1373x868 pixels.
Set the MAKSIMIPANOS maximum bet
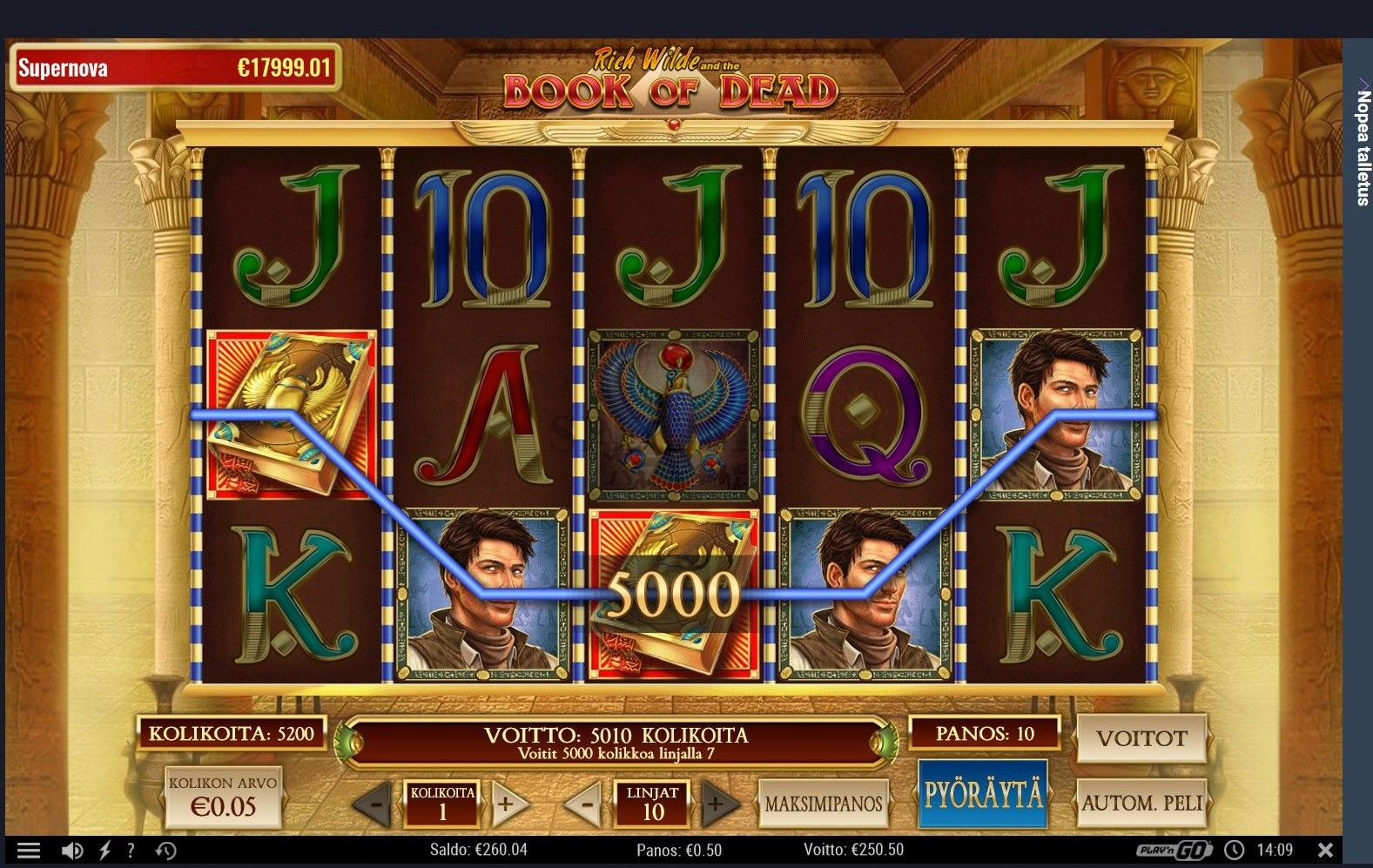(x=823, y=804)
